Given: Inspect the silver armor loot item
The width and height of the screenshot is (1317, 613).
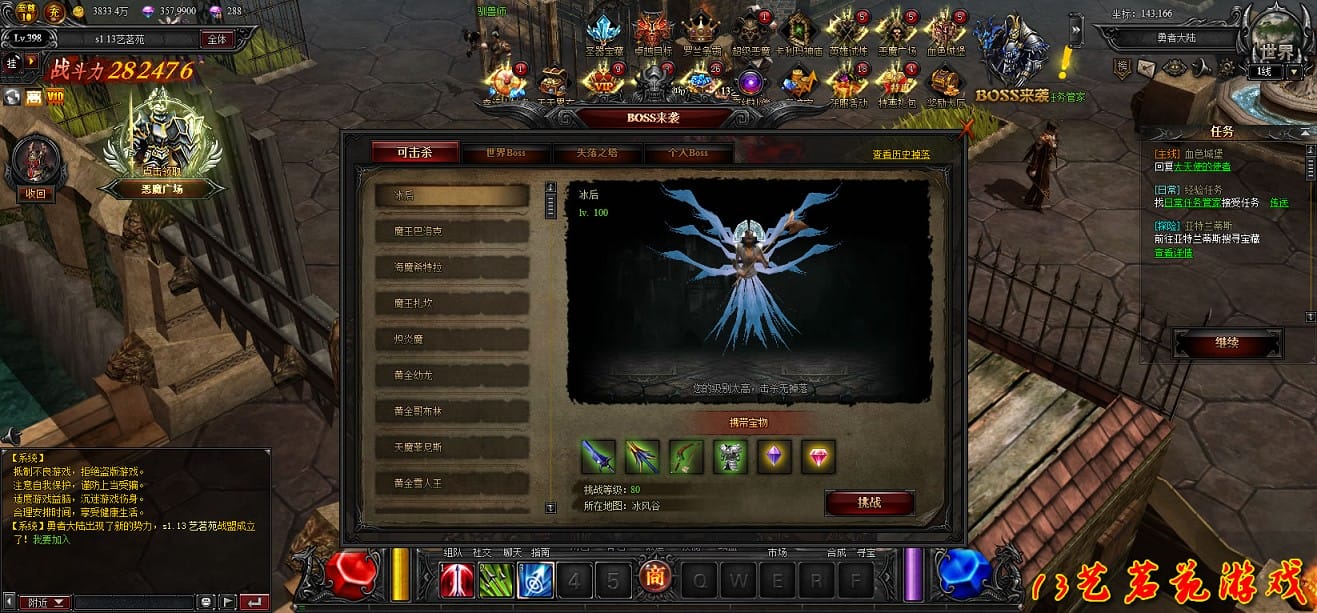Looking at the screenshot, I should click(x=729, y=456).
